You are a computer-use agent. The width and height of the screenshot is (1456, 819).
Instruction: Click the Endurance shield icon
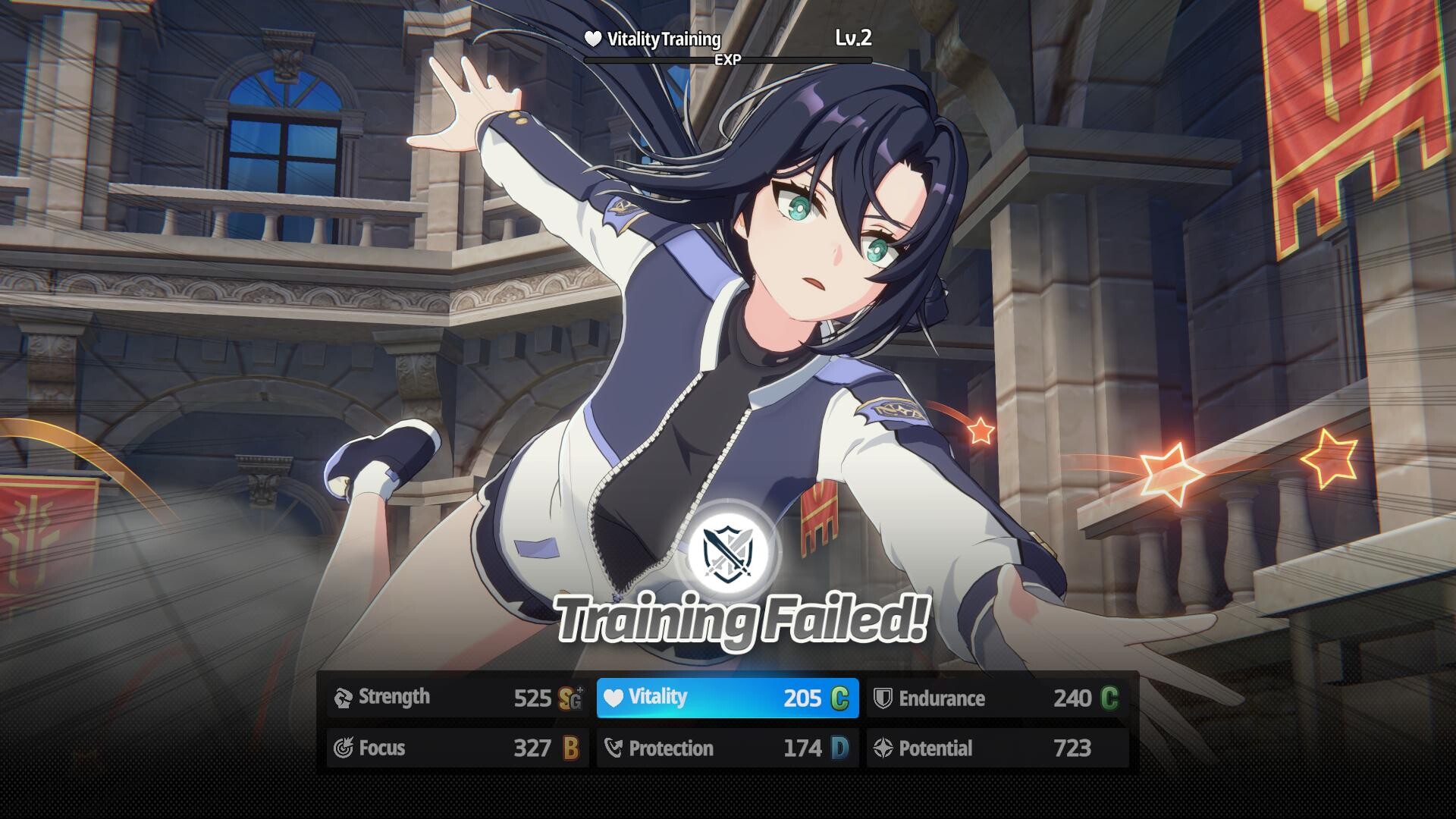pos(881,698)
